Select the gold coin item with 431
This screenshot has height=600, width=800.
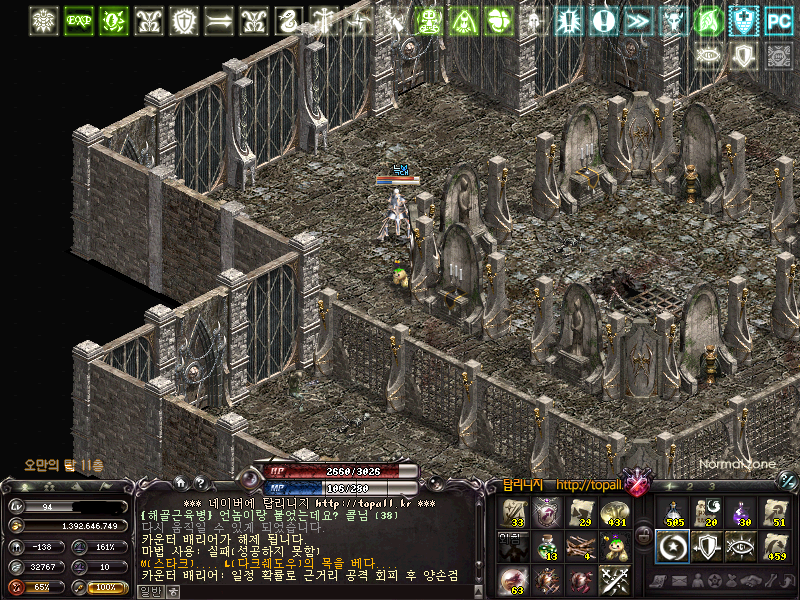point(614,513)
